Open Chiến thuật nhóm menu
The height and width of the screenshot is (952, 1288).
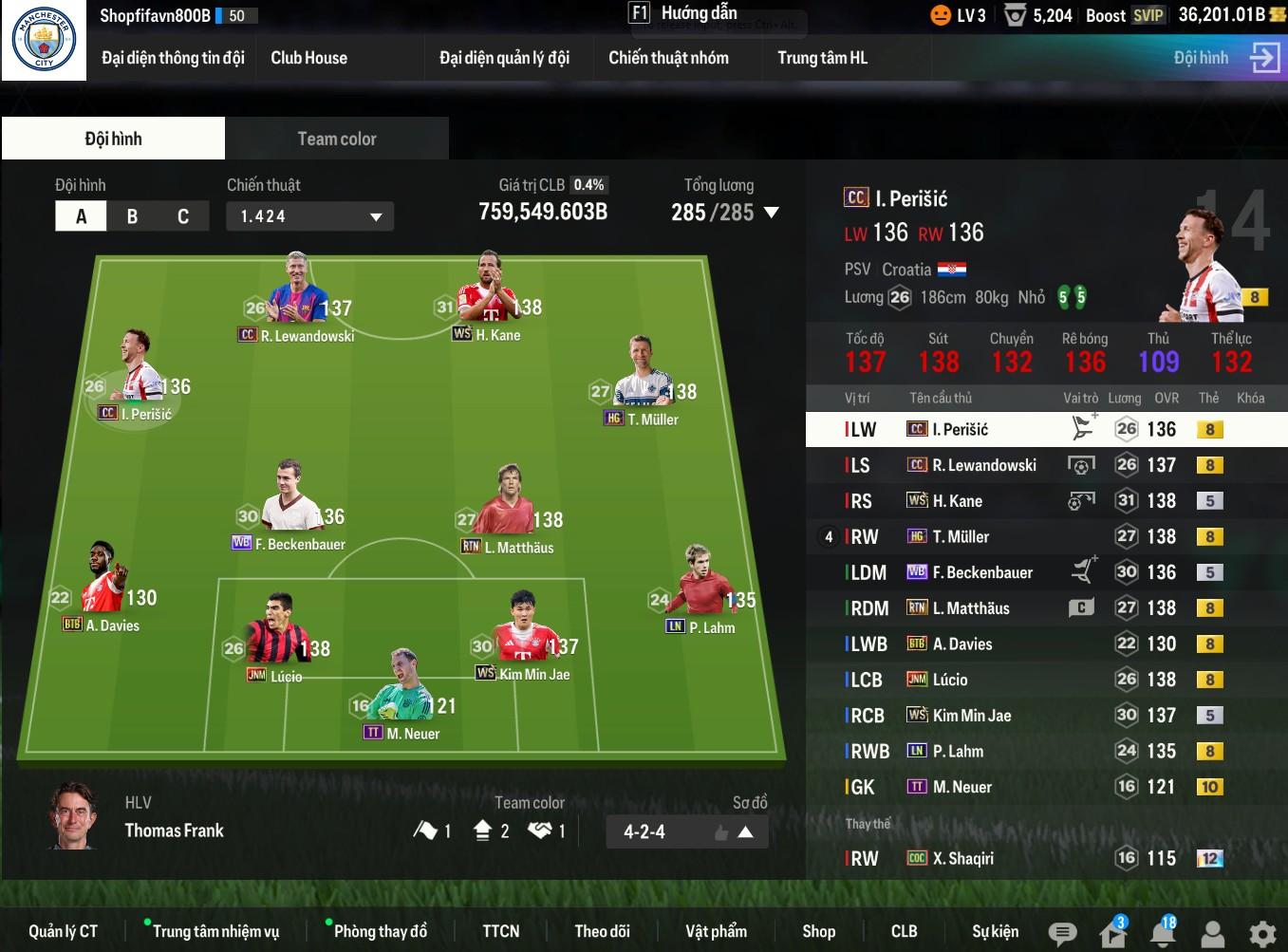(668, 58)
